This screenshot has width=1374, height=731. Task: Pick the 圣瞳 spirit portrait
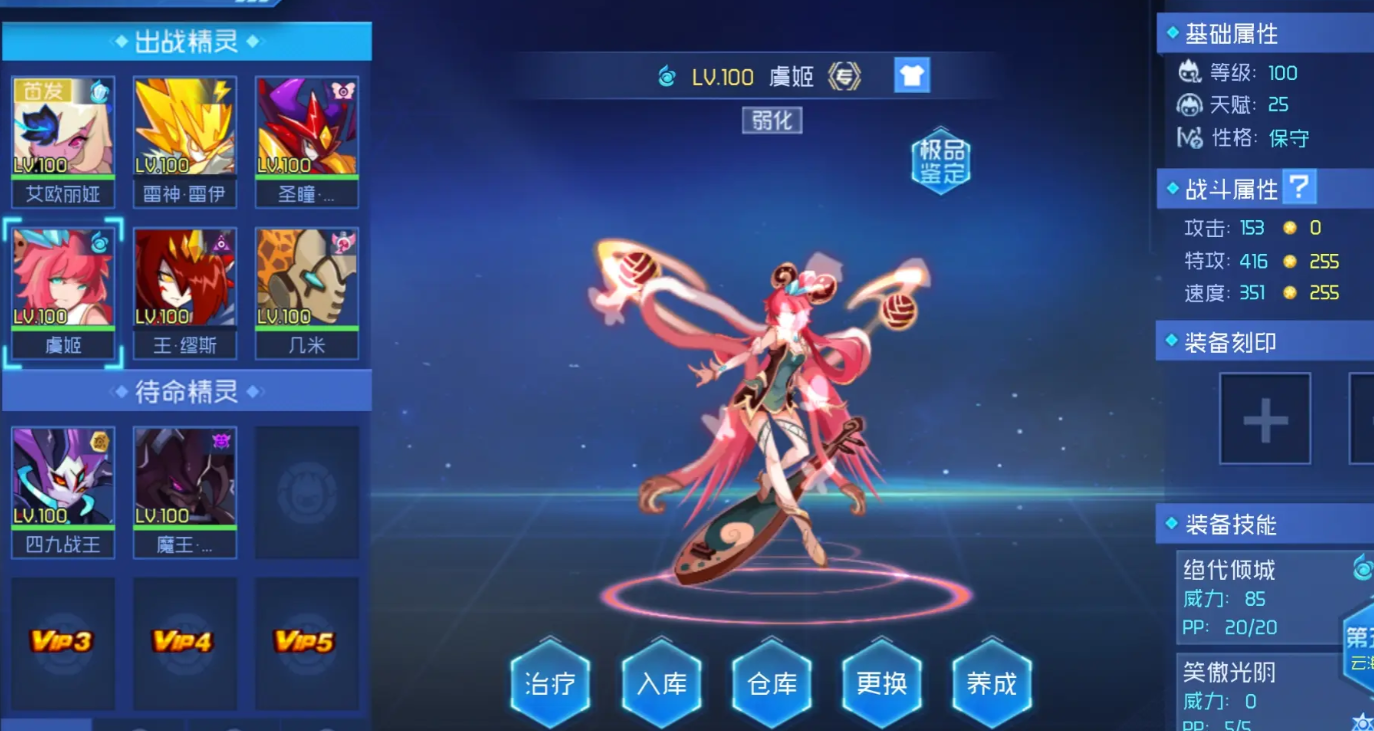click(x=307, y=128)
